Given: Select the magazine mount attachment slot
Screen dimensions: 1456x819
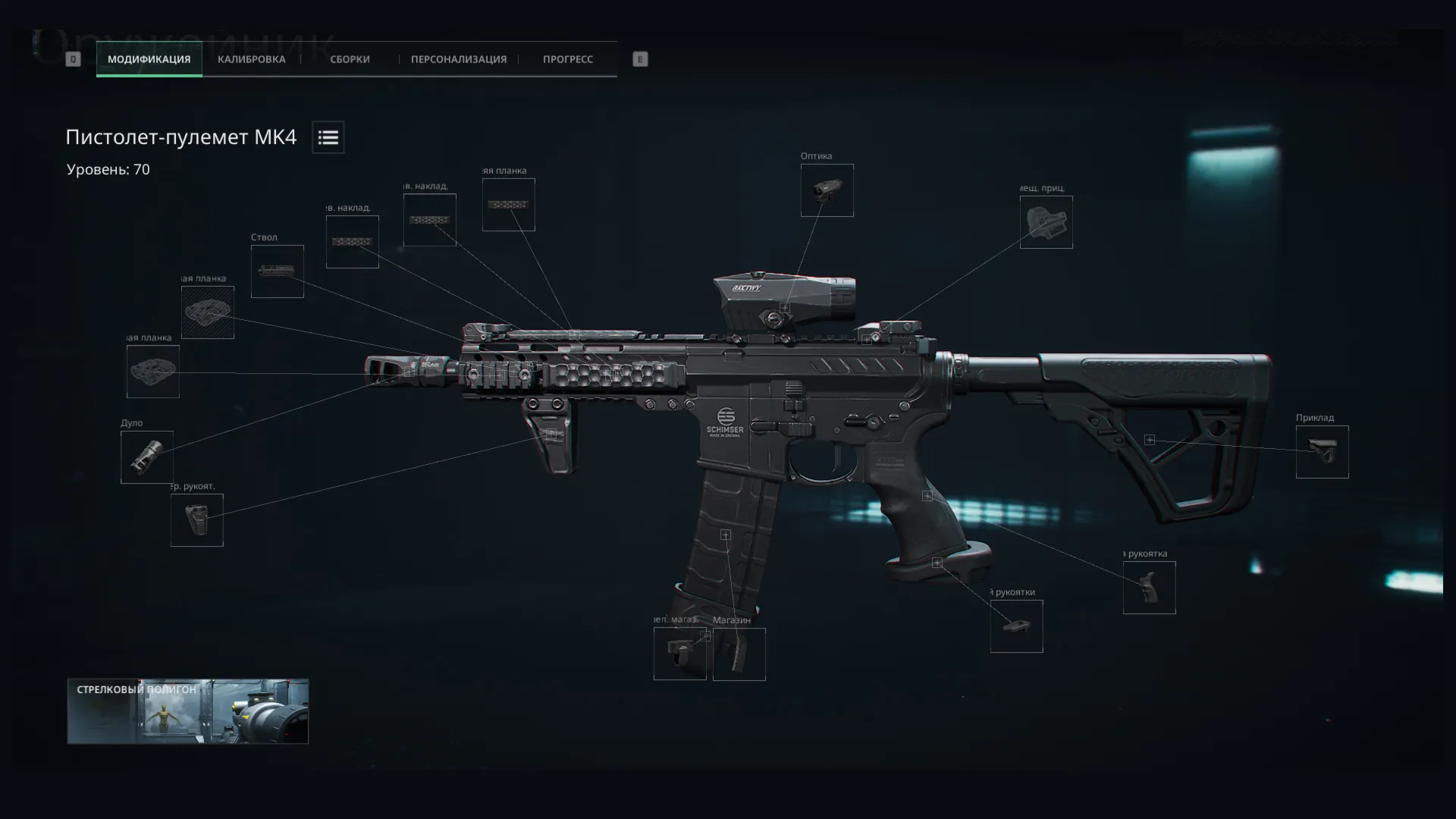Looking at the screenshot, I should point(679,654).
